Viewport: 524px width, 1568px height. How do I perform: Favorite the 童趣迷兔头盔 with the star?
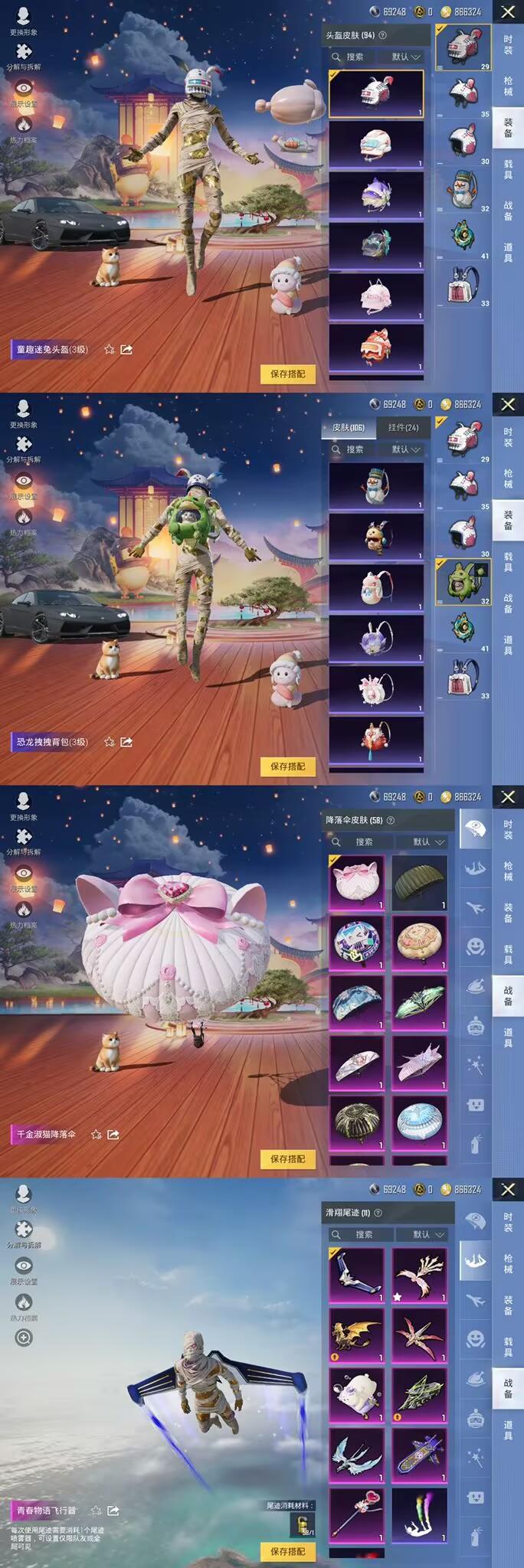point(110,349)
